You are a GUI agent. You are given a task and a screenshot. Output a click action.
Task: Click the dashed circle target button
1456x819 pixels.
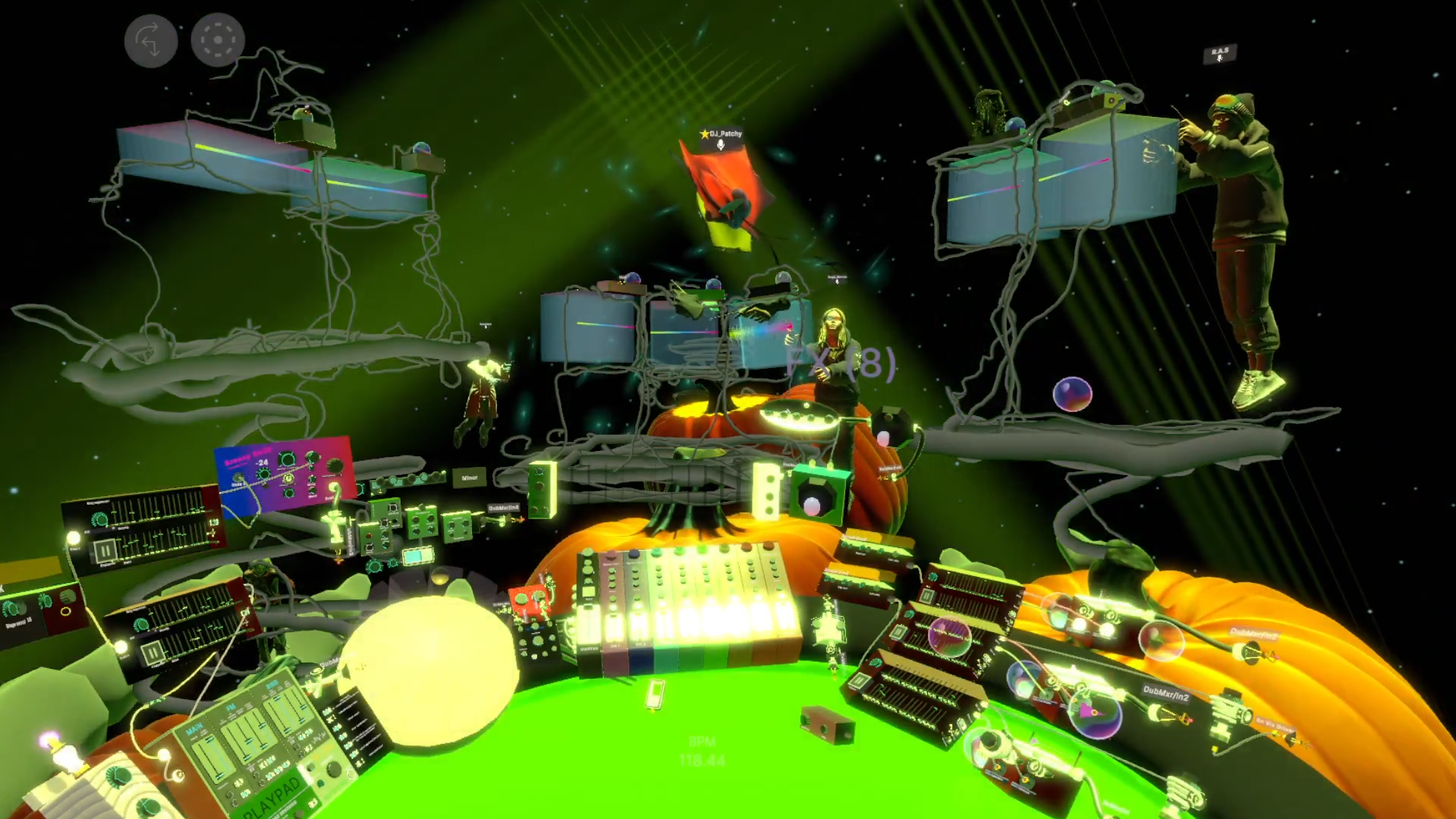click(218, 39)
